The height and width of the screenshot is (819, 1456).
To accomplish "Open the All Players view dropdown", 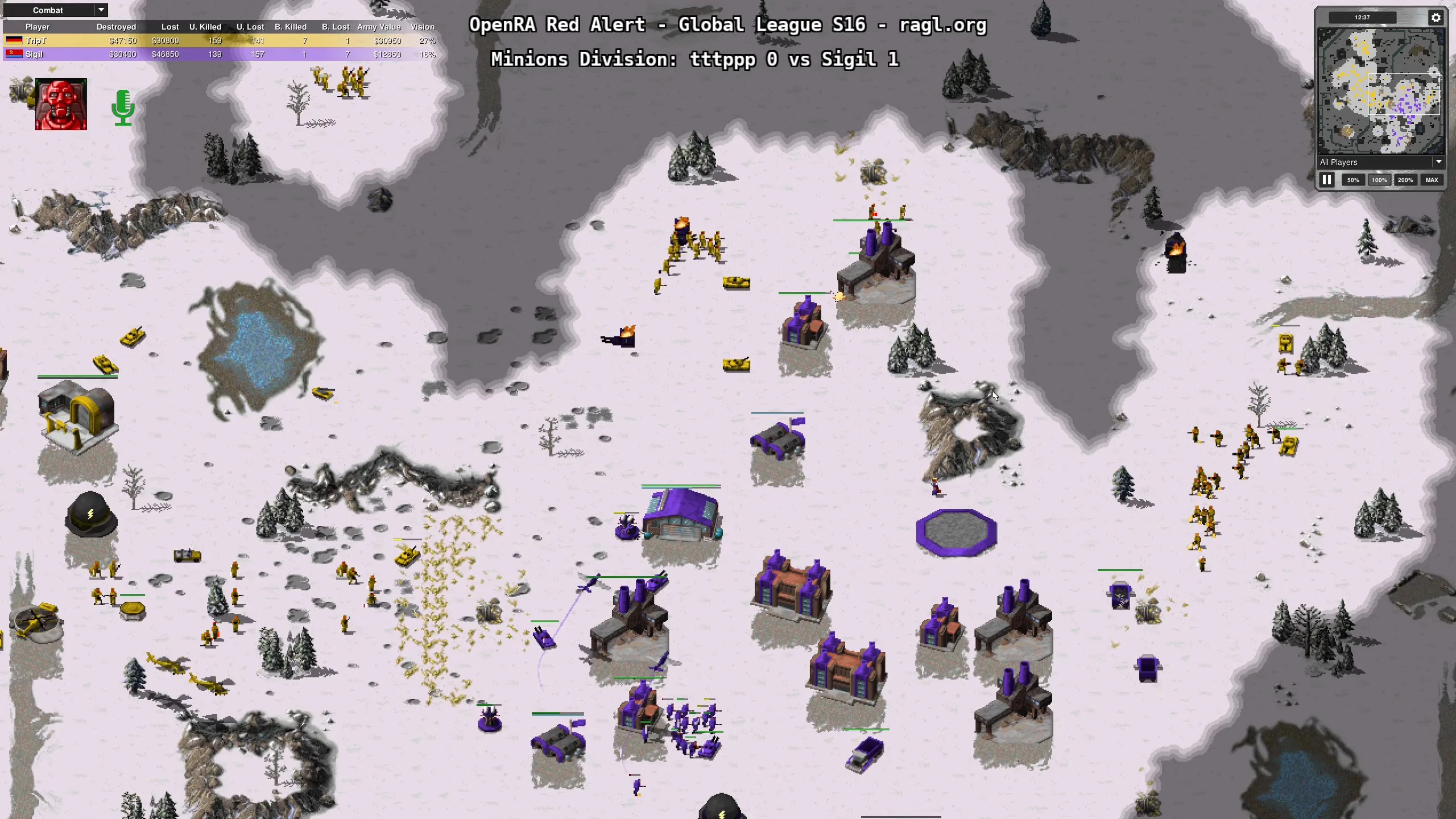I will pos(1381,163).
